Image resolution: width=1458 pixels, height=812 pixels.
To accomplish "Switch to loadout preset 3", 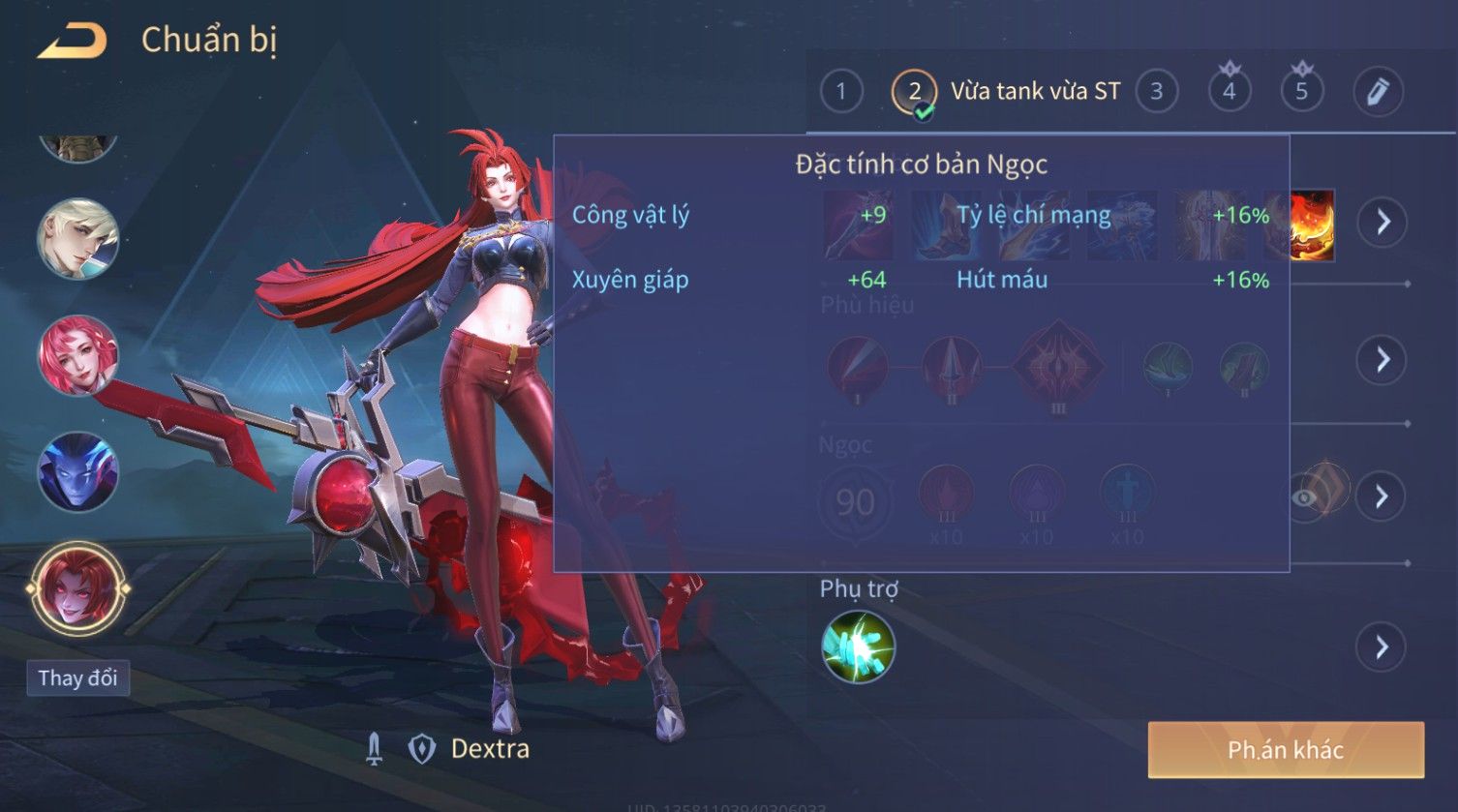I will click(1156, 92).
